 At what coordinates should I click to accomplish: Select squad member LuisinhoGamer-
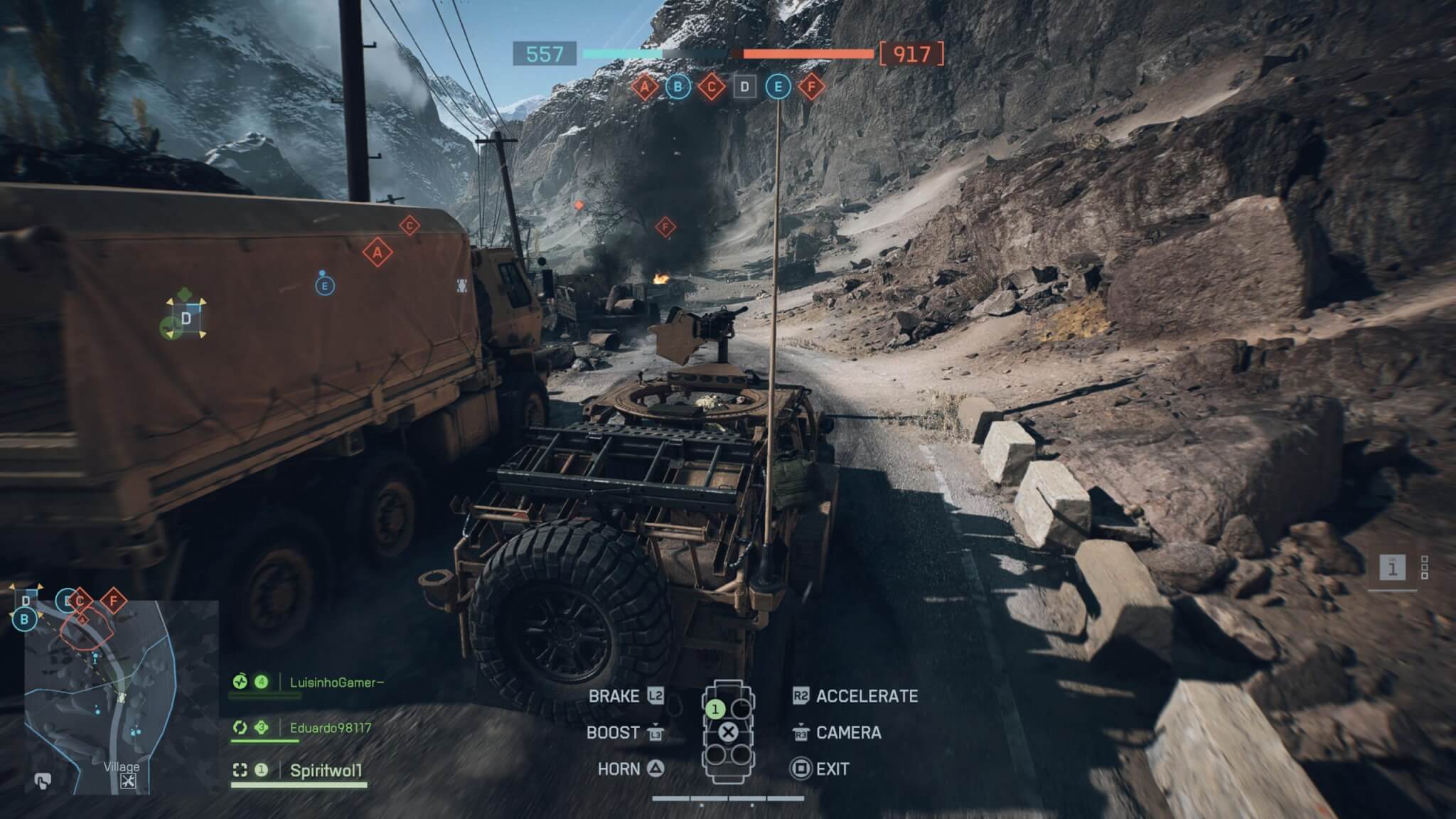(x=336, y=682)
